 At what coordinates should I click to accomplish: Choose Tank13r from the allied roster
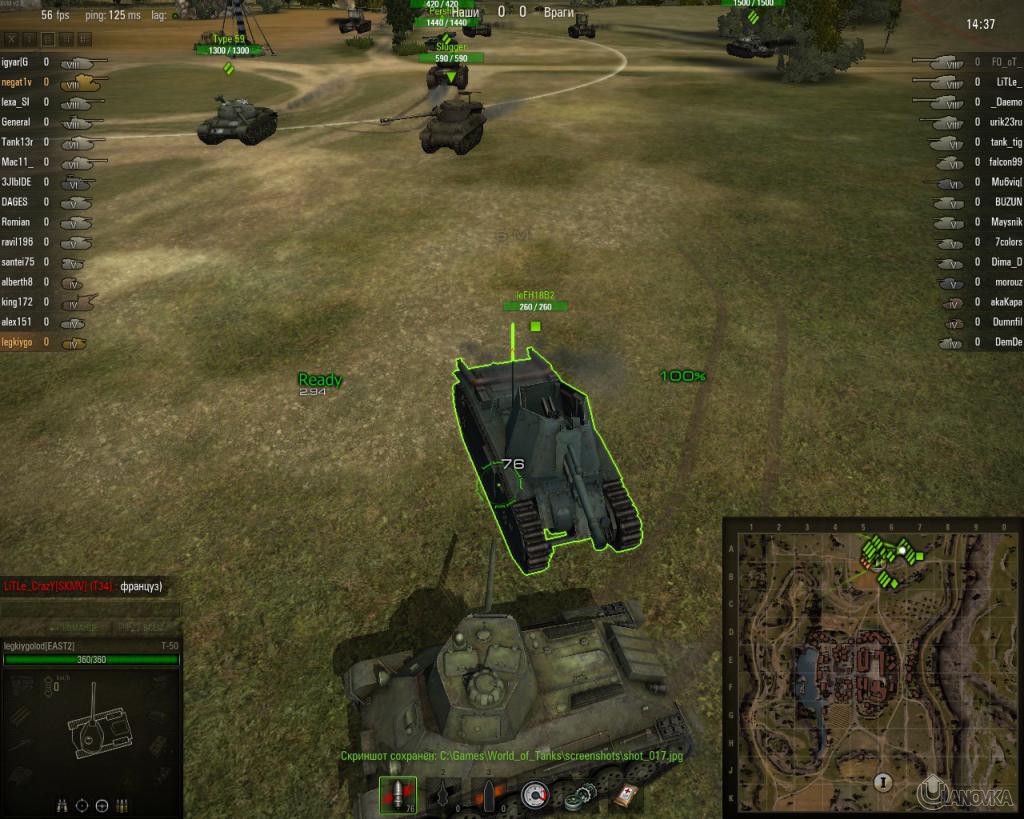point(18,143)
